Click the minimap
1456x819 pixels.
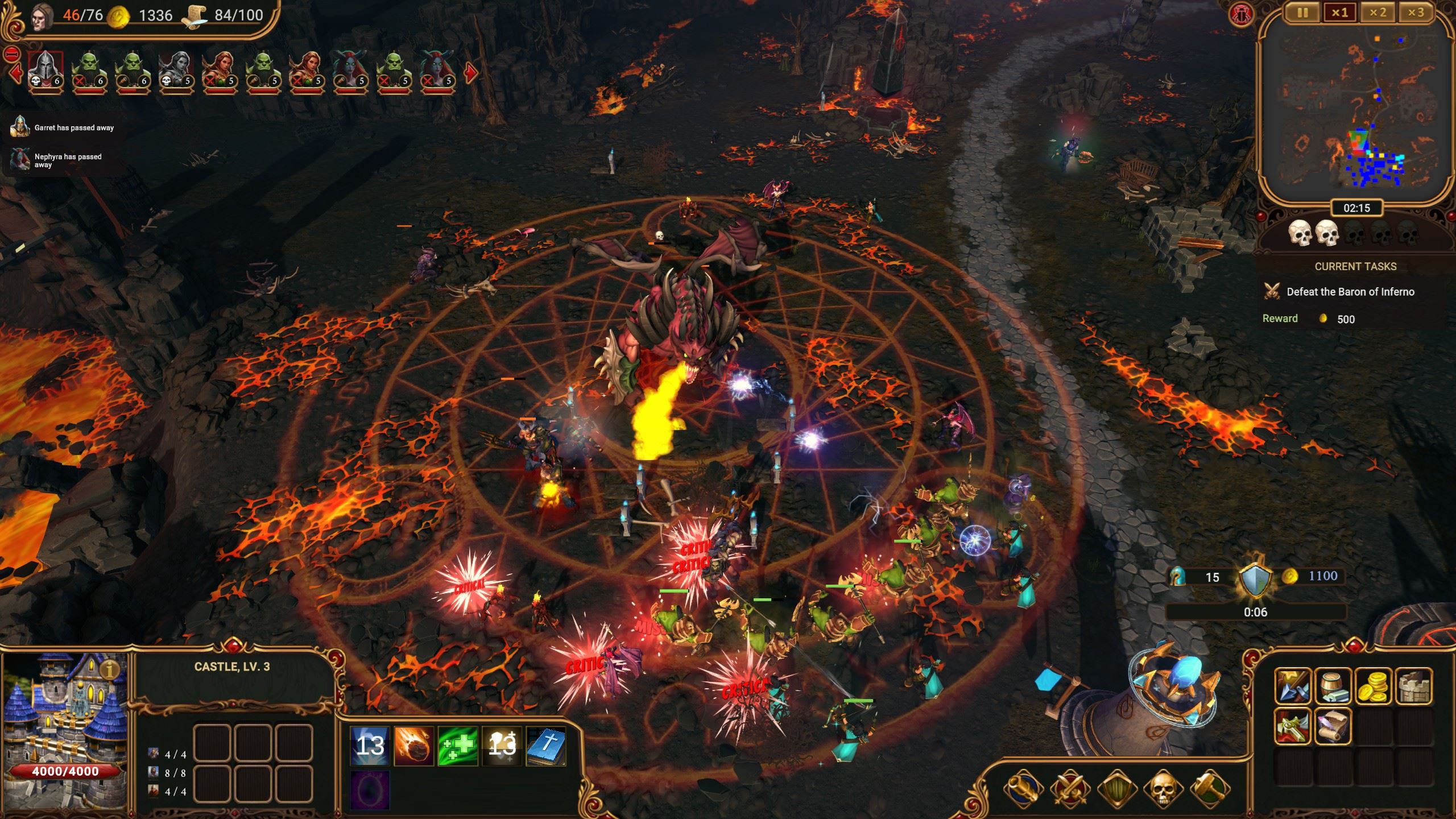click(x=1356, y=109)
